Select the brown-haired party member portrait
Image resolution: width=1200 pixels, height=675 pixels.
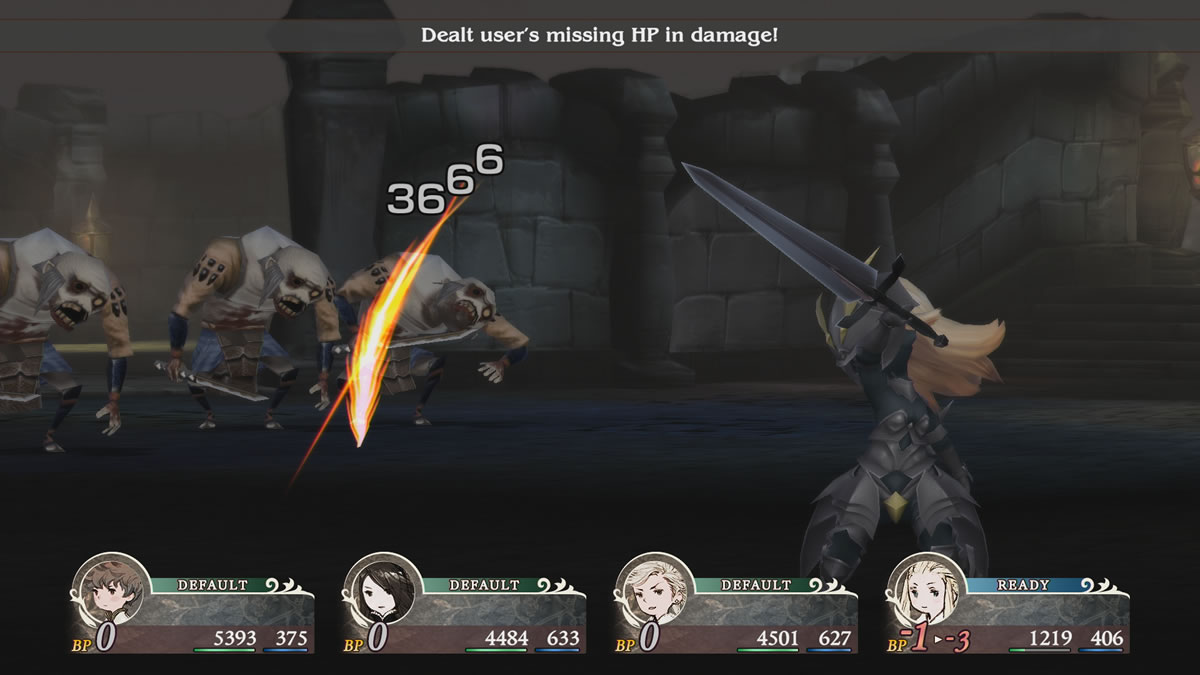click(108, 591)
